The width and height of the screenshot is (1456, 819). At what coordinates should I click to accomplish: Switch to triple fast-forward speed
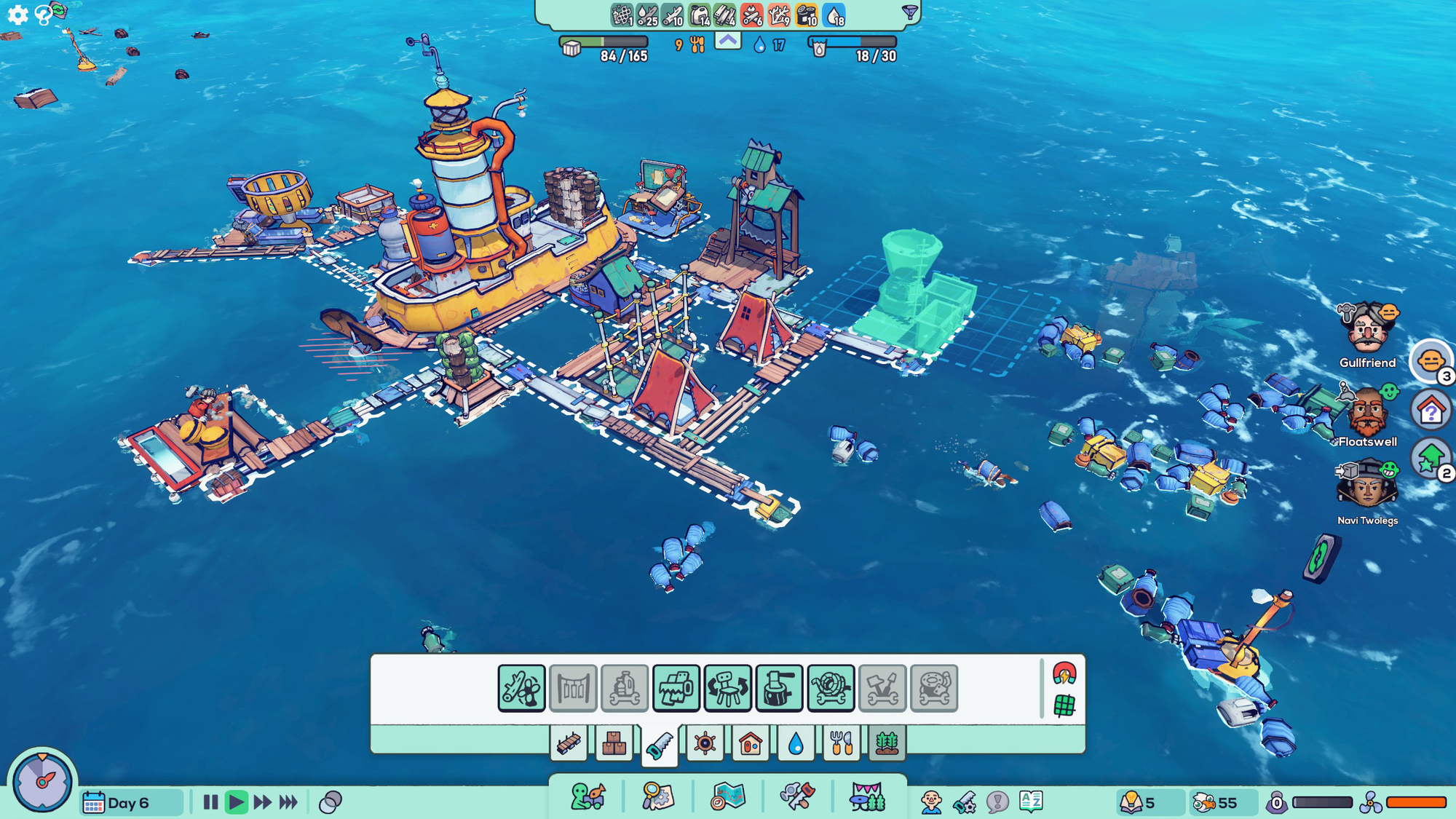coord(288,802)
